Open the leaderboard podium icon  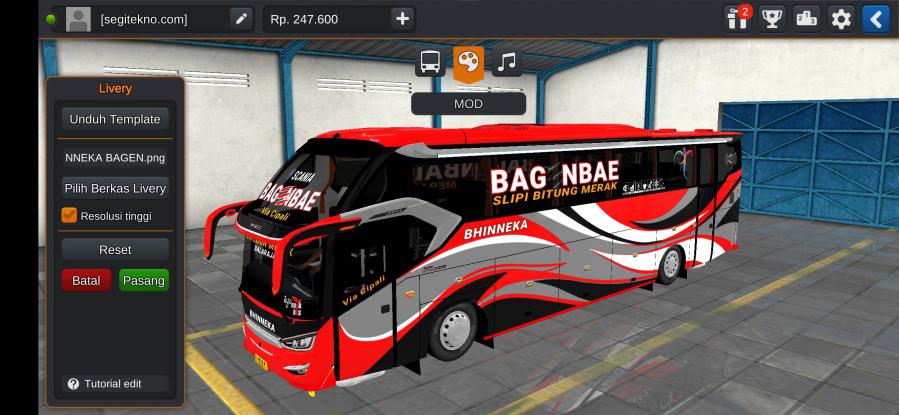806,18
